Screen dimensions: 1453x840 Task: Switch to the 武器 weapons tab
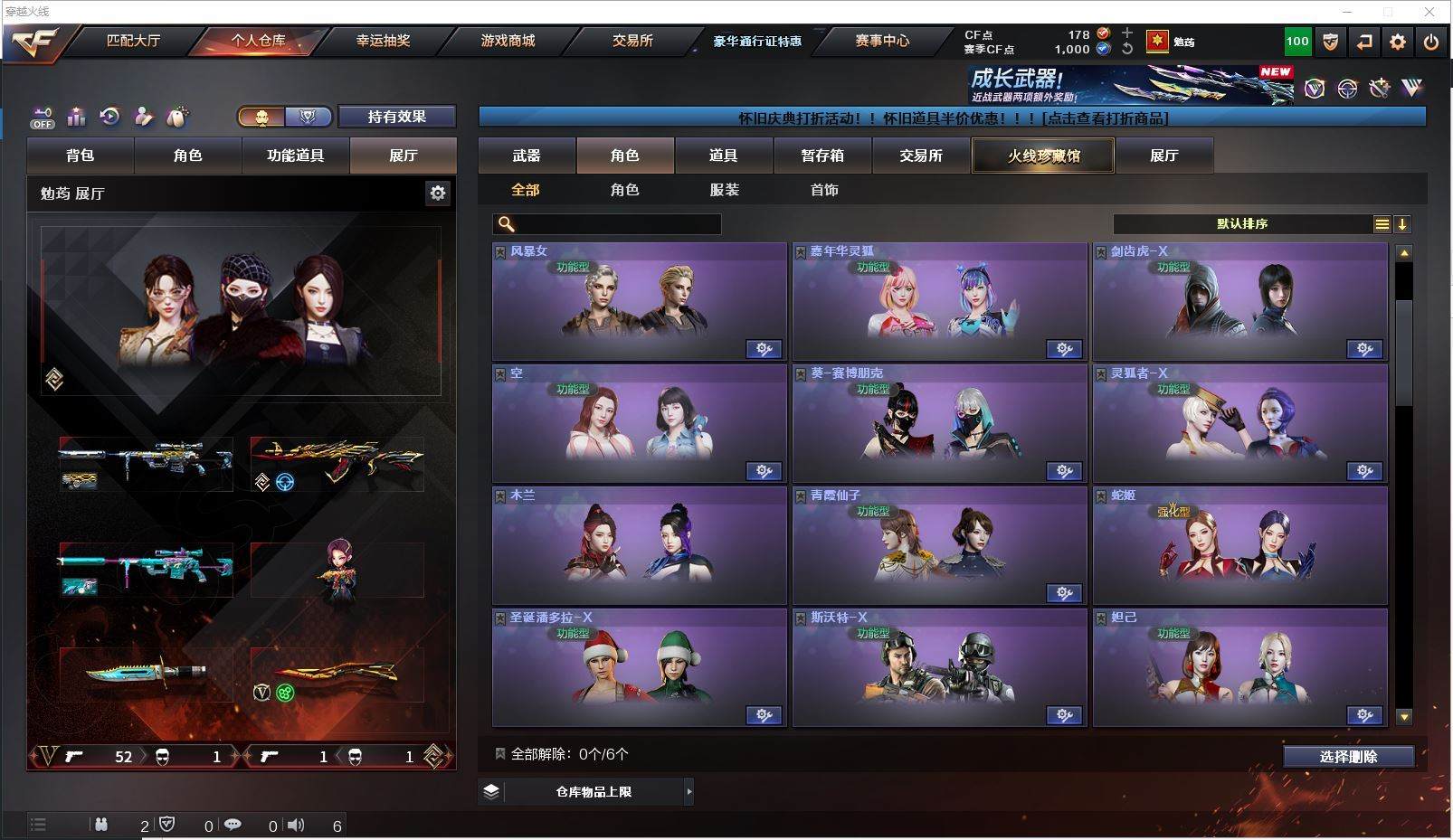[x=527, y=156]
